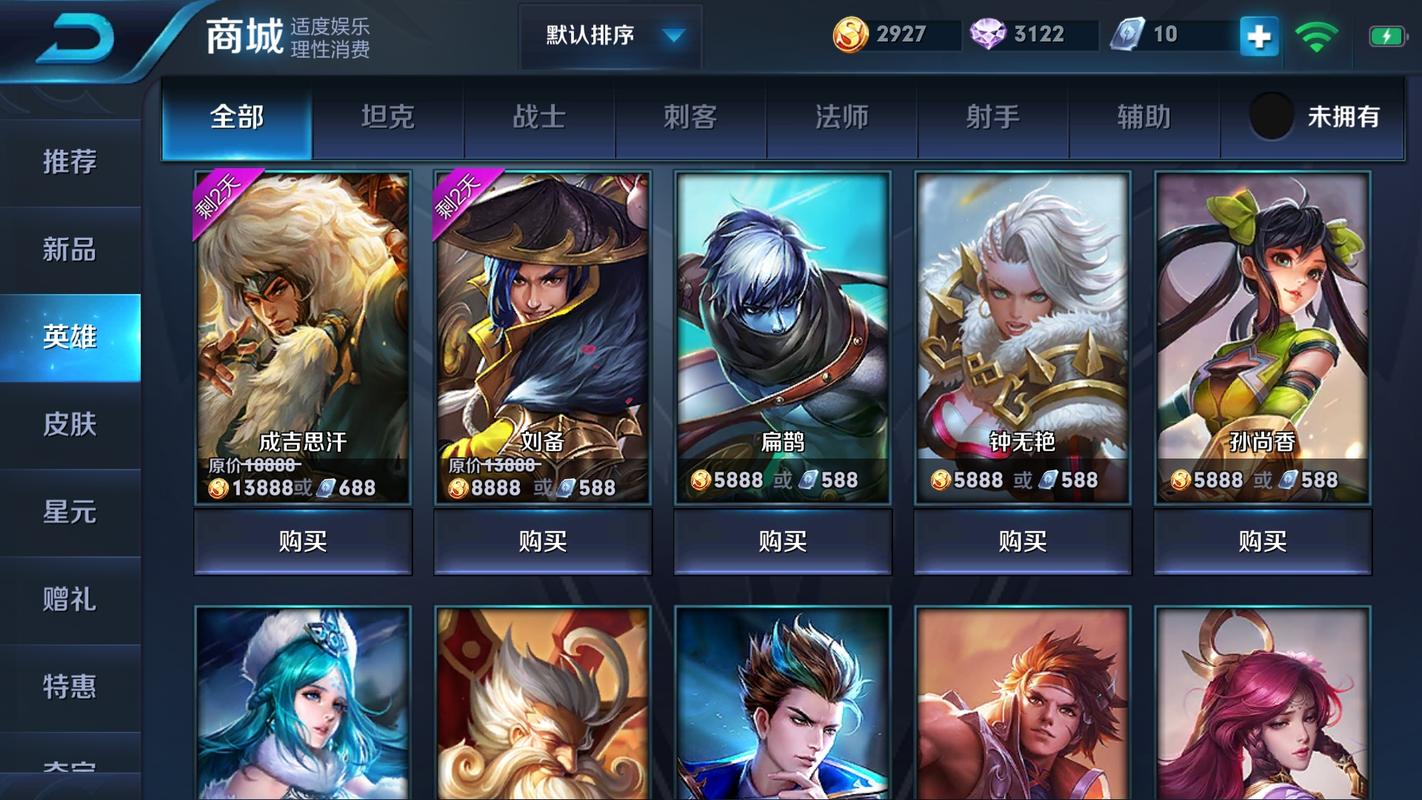Screen dimensions: 1422x800
Task: Tap the blue plus recharge icon
Action: click(x=1258, y=36)
